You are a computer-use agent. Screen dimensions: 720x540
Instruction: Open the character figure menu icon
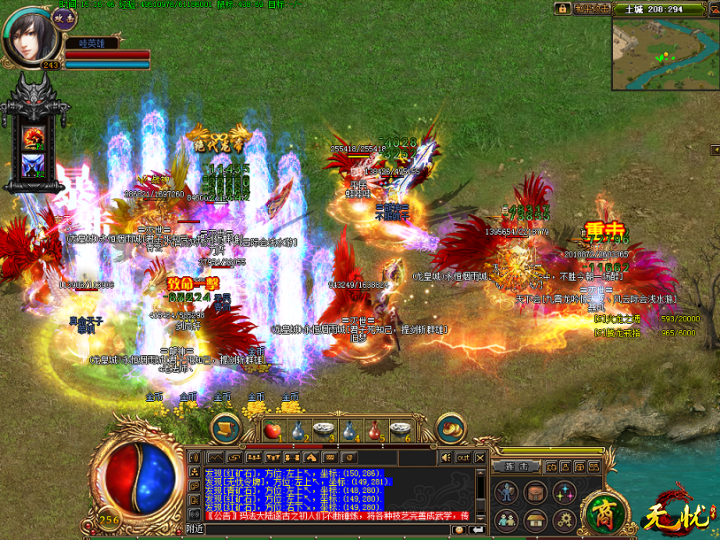tap(507, 491)
